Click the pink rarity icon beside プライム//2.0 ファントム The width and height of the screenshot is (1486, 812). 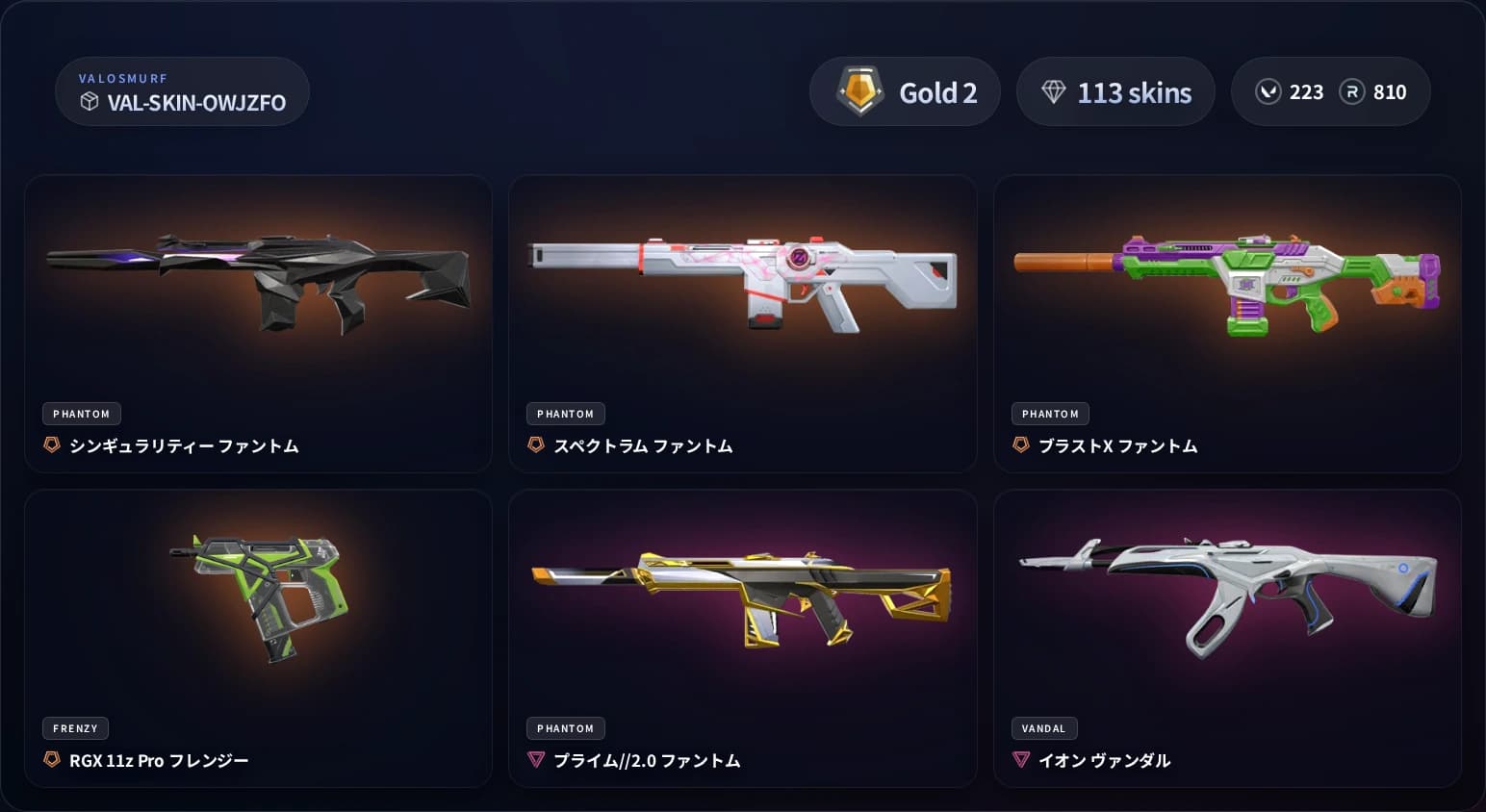tap(535, 760)
